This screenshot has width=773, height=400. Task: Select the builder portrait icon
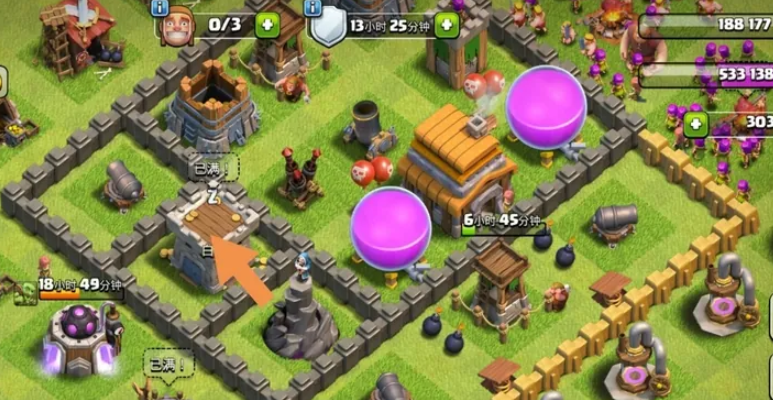[177, 27]
